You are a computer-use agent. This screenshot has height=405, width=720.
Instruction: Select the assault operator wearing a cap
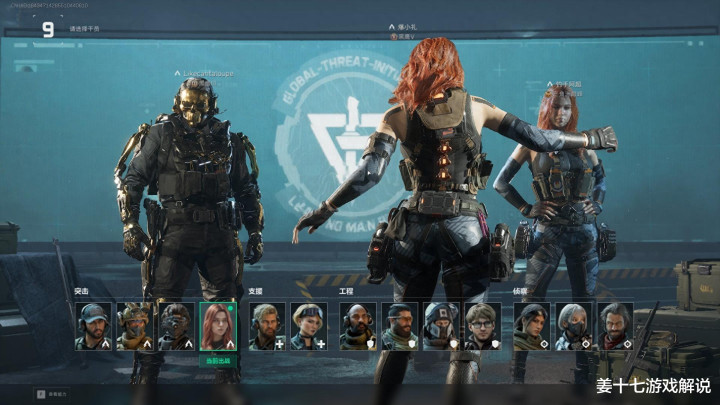[x=93, y=326]
